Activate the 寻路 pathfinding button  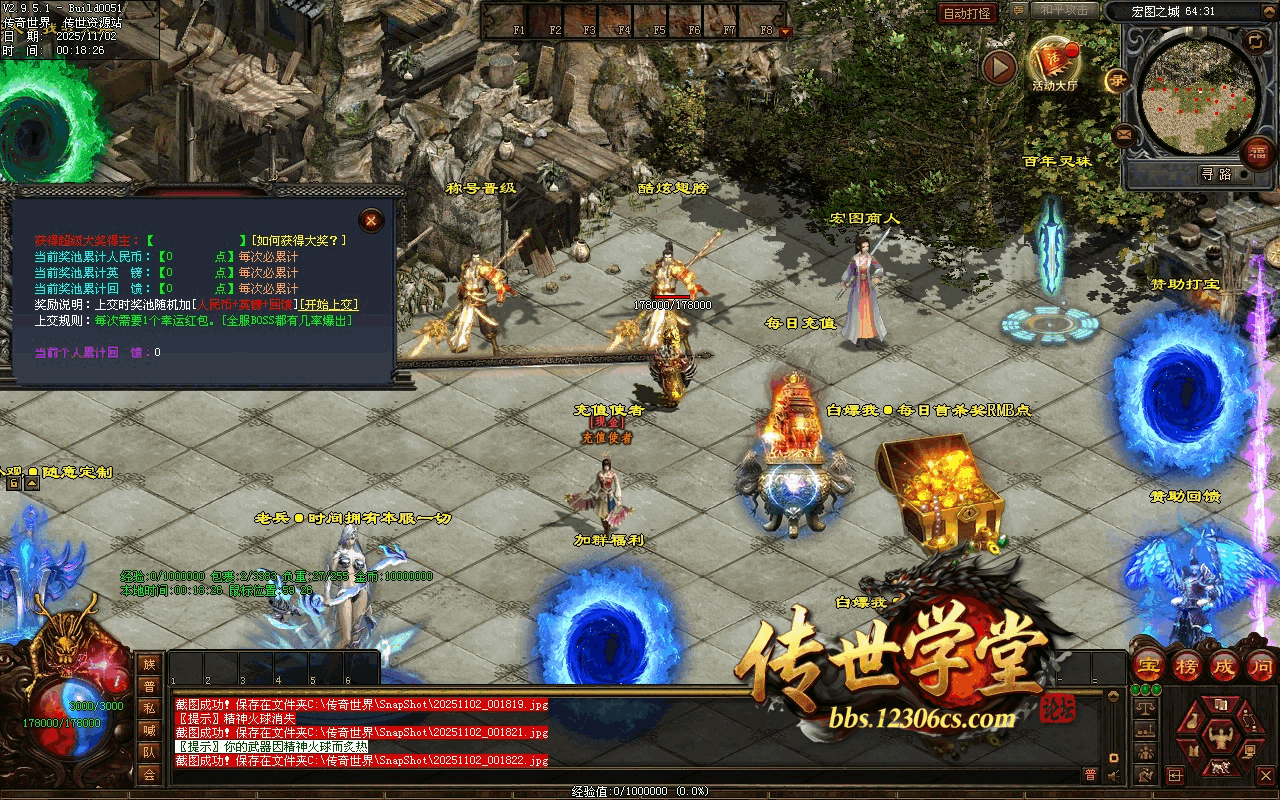1216,174
